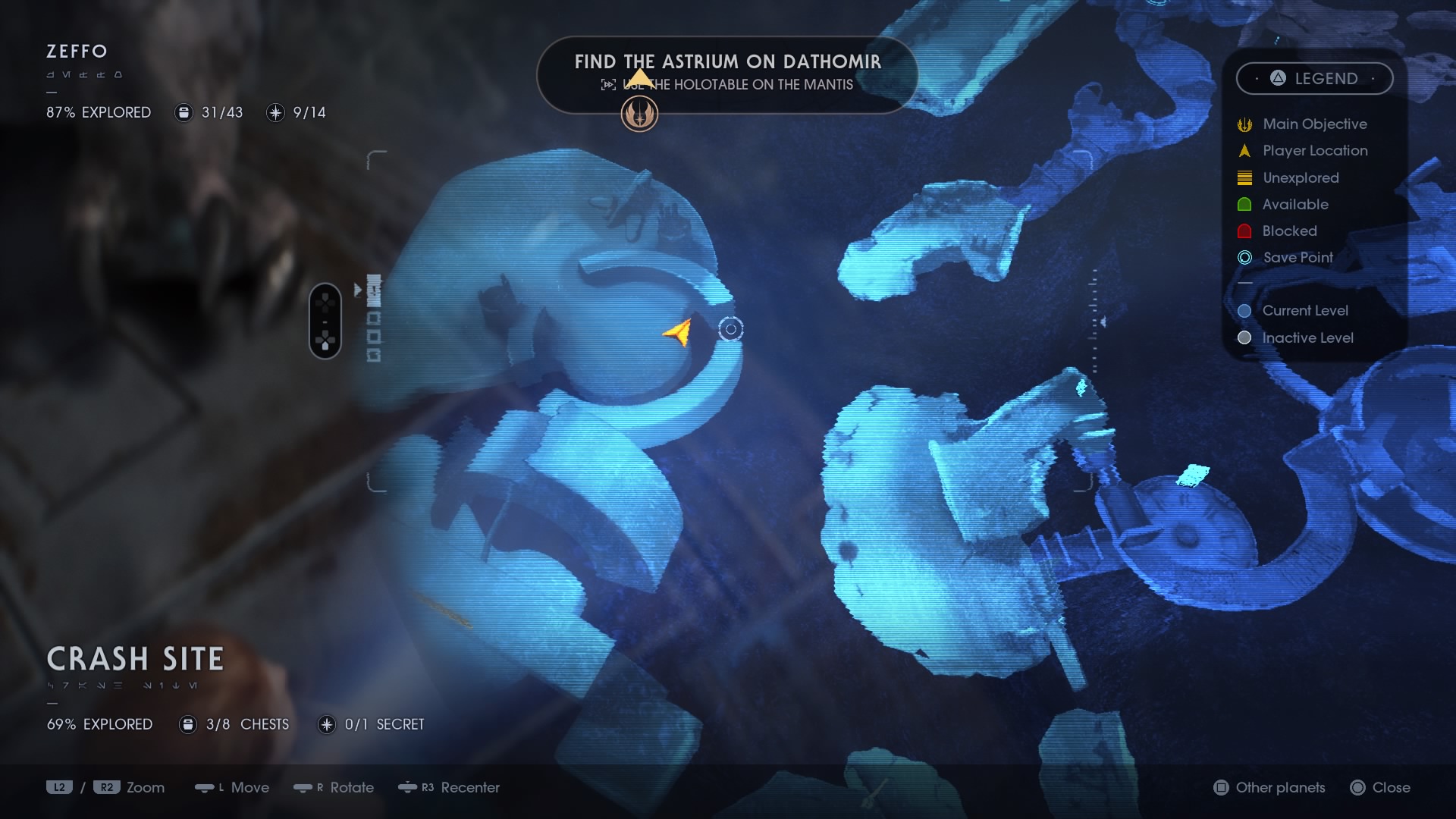Screen dimensions: 1456x819
Task: Click the Blocked red marker icon
Action: click(x=1244, y=231)
